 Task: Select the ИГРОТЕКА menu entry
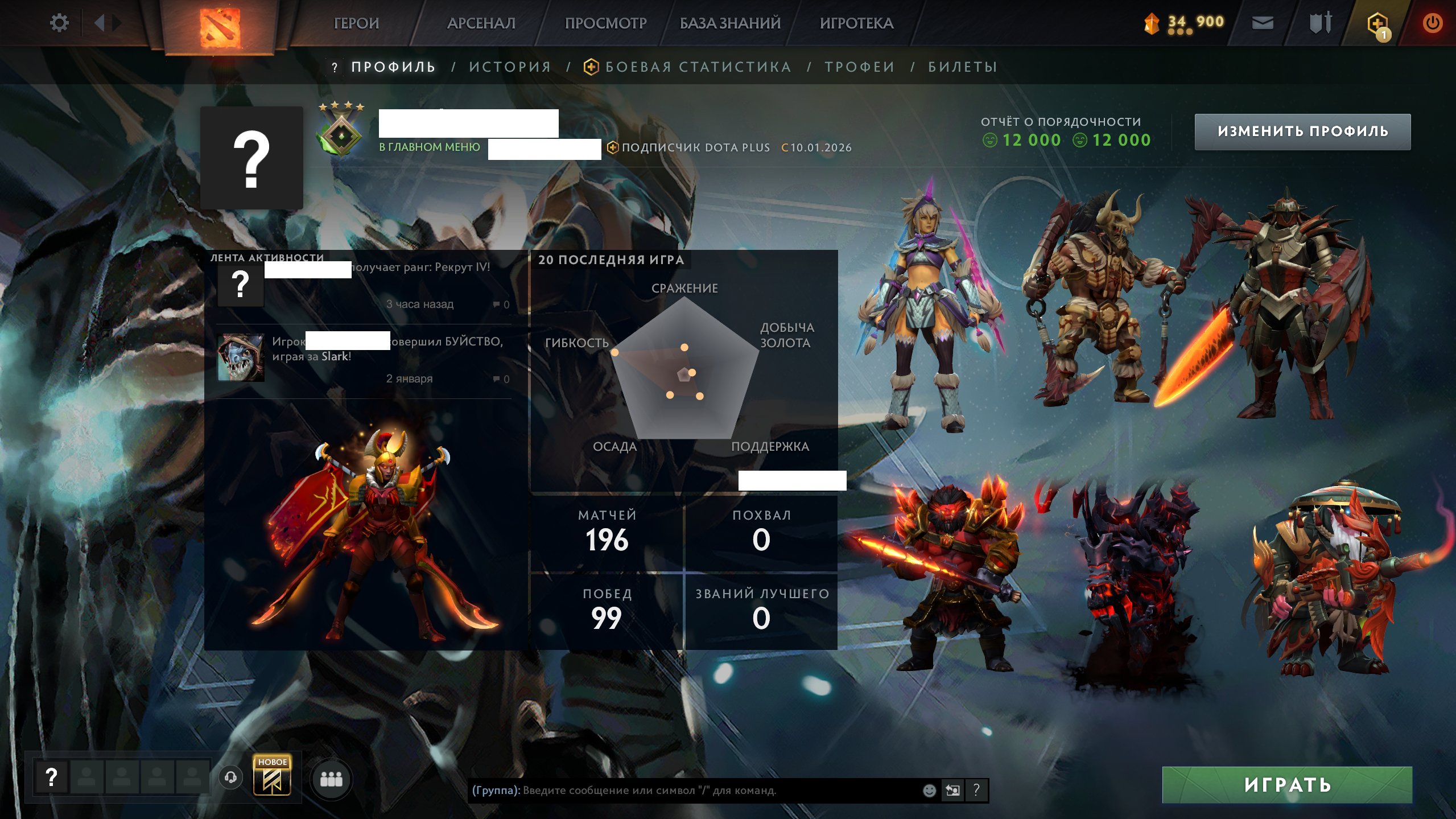coord(856,23)
